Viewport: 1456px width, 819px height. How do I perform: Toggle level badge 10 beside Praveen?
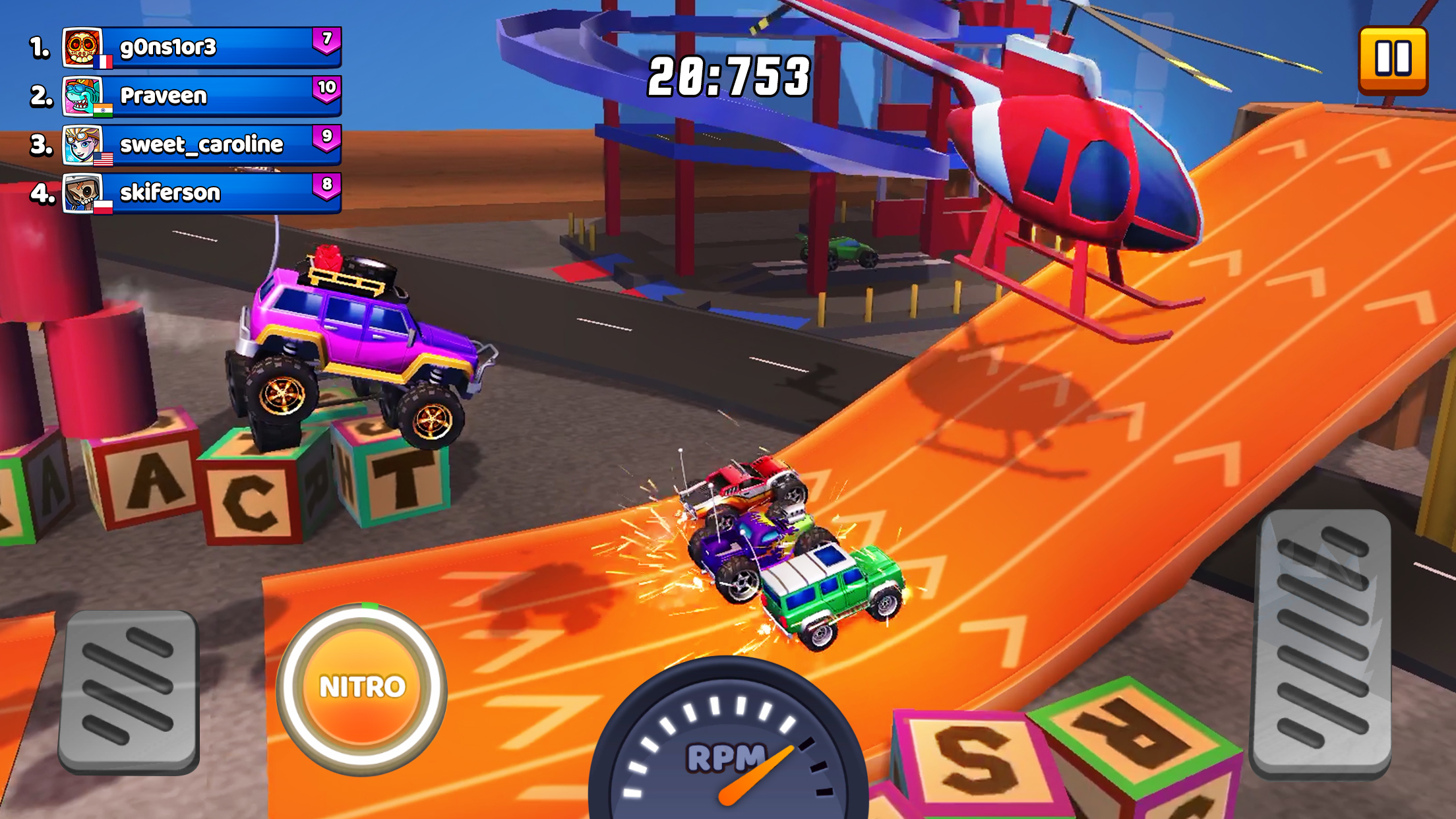pyautogui.click(x=329, y=88)
